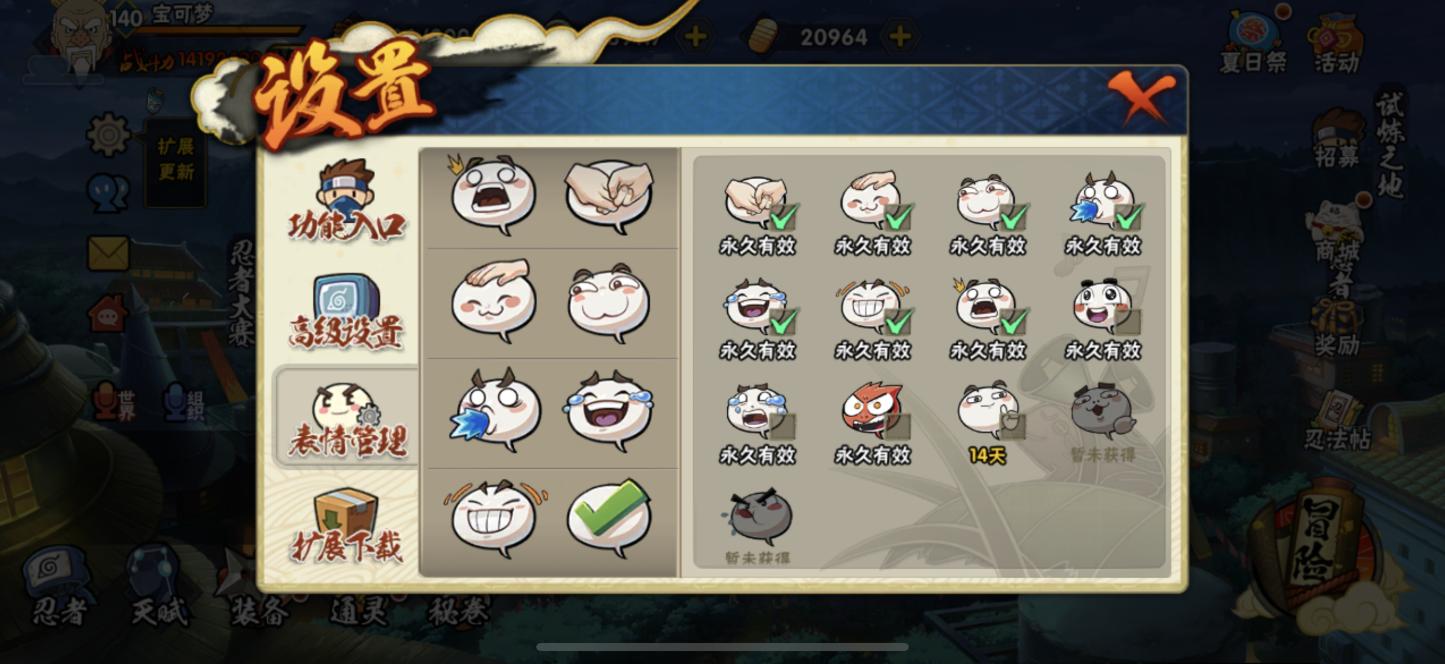Open the 高级设置 tab

(346, 310)
